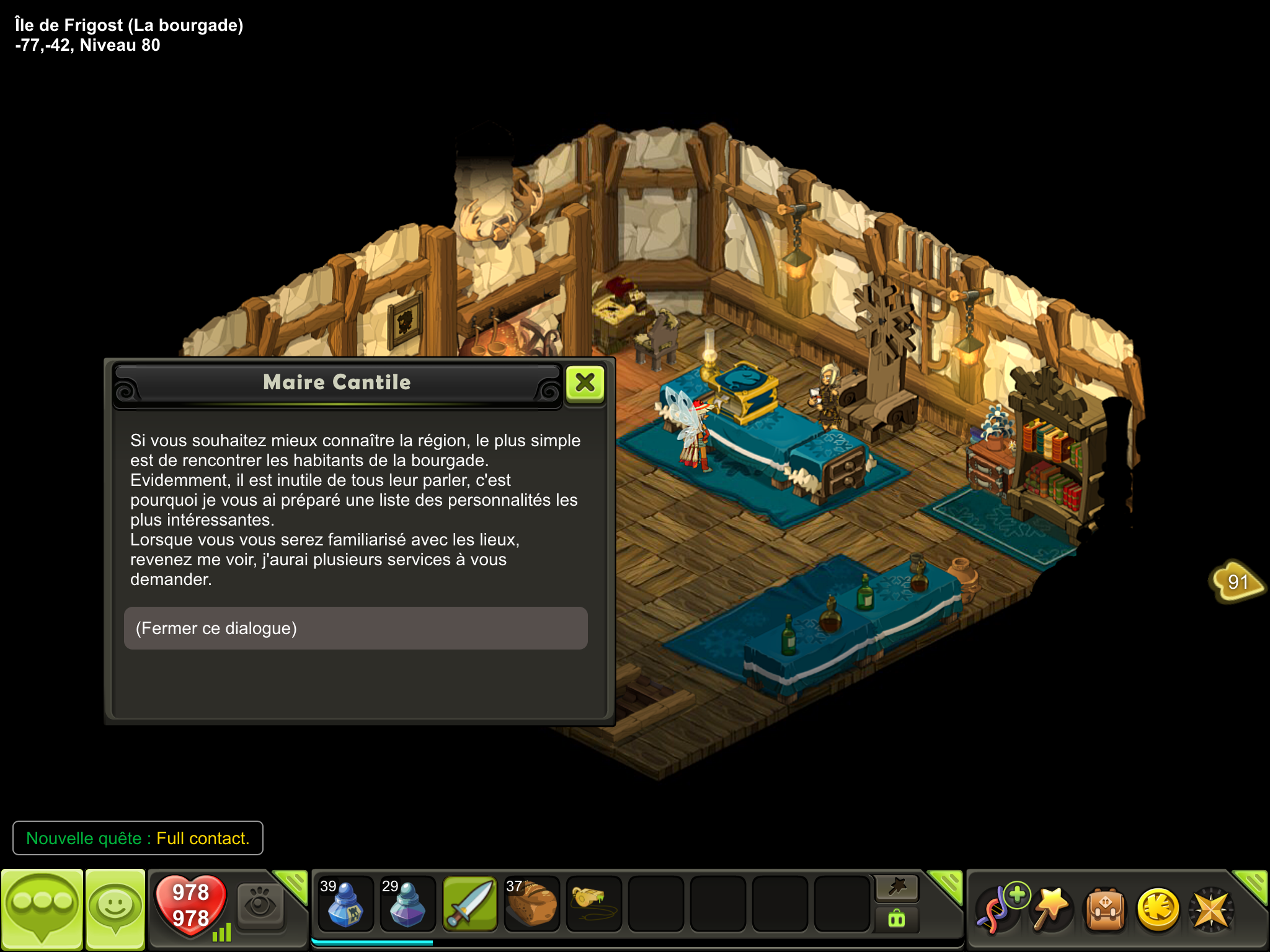This screenshot has width=1270, height=952.
Task: Switch the hotbar to the green bag items tab
Action: (x=897, y=919)
